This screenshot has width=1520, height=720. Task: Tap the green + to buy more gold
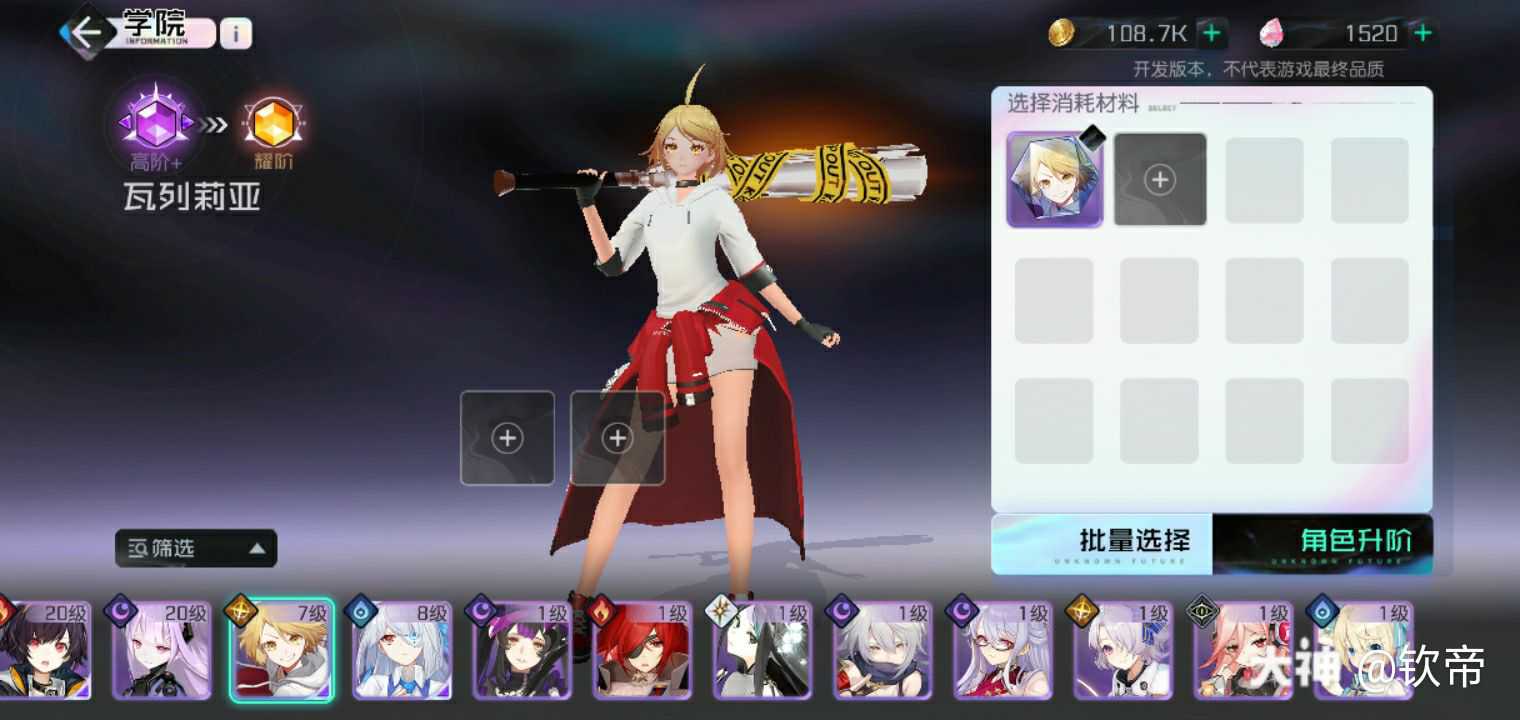tap(1211, 33)
